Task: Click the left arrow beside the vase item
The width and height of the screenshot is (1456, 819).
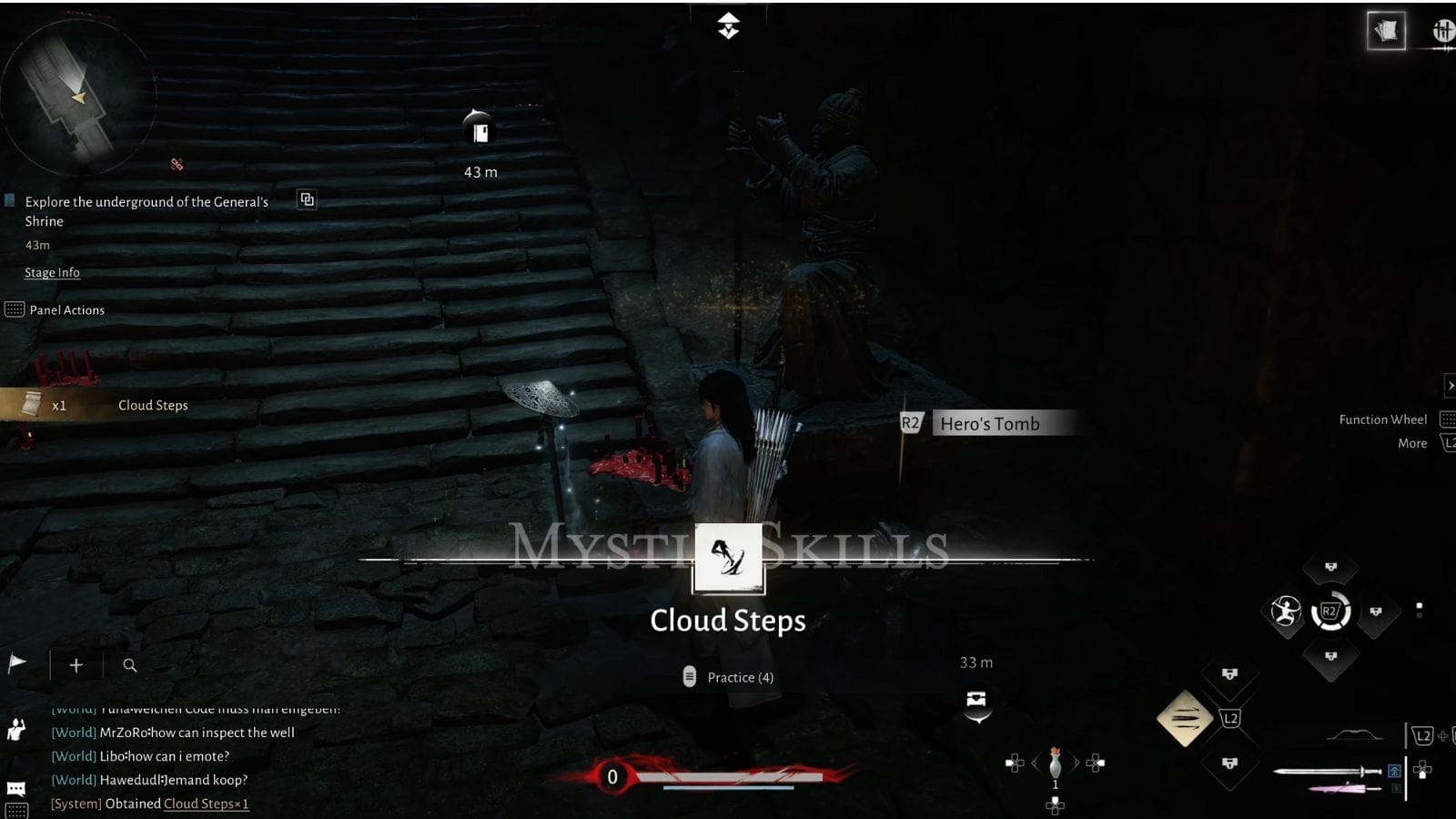Action: click(1034, 764)
